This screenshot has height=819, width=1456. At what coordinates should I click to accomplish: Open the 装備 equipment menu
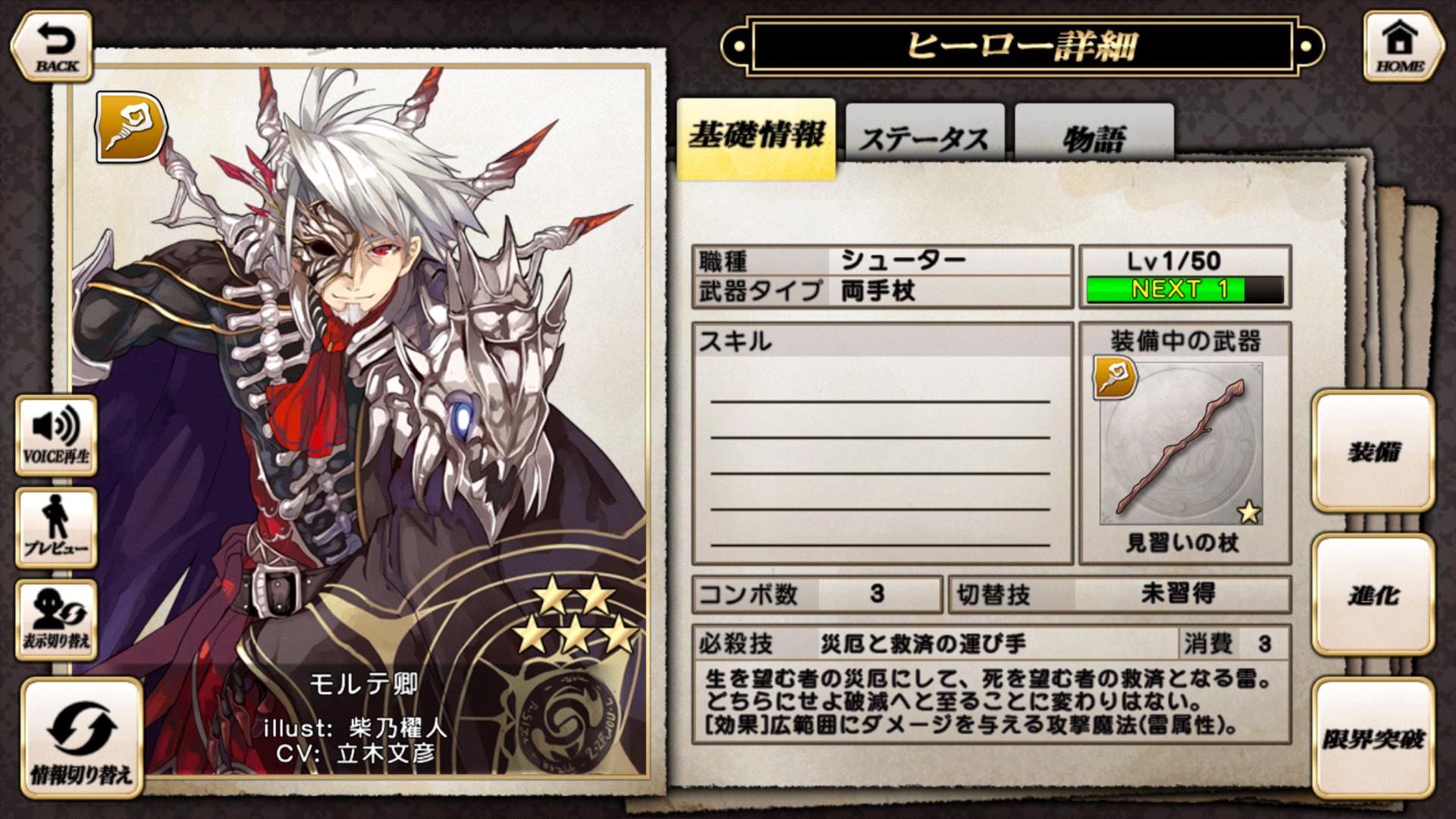(x=1373, y=451)
